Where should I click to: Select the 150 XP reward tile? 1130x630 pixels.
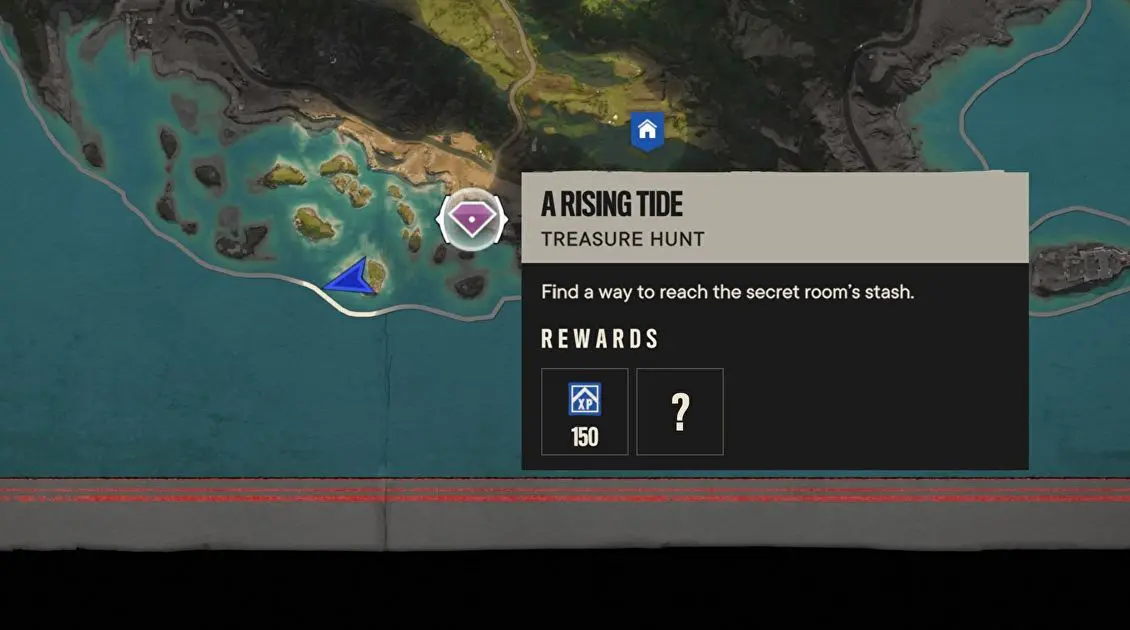(585, 411)
